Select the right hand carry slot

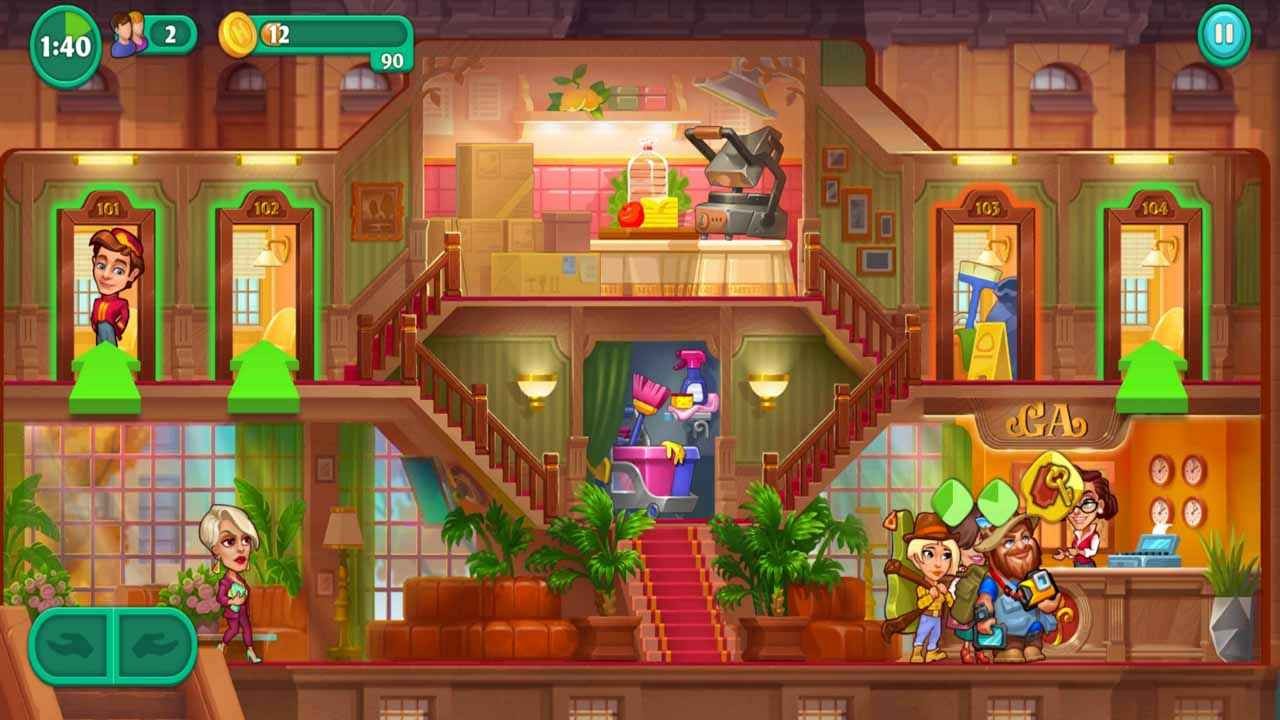point(153,646)
